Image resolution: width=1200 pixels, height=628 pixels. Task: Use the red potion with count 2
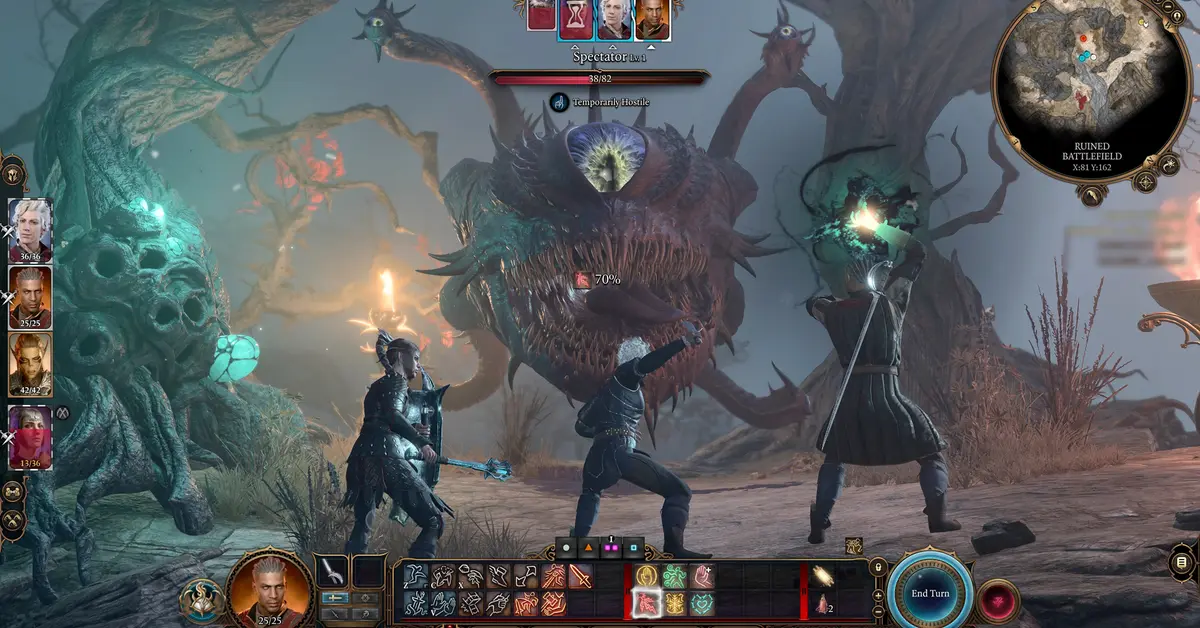coord(822,603)
